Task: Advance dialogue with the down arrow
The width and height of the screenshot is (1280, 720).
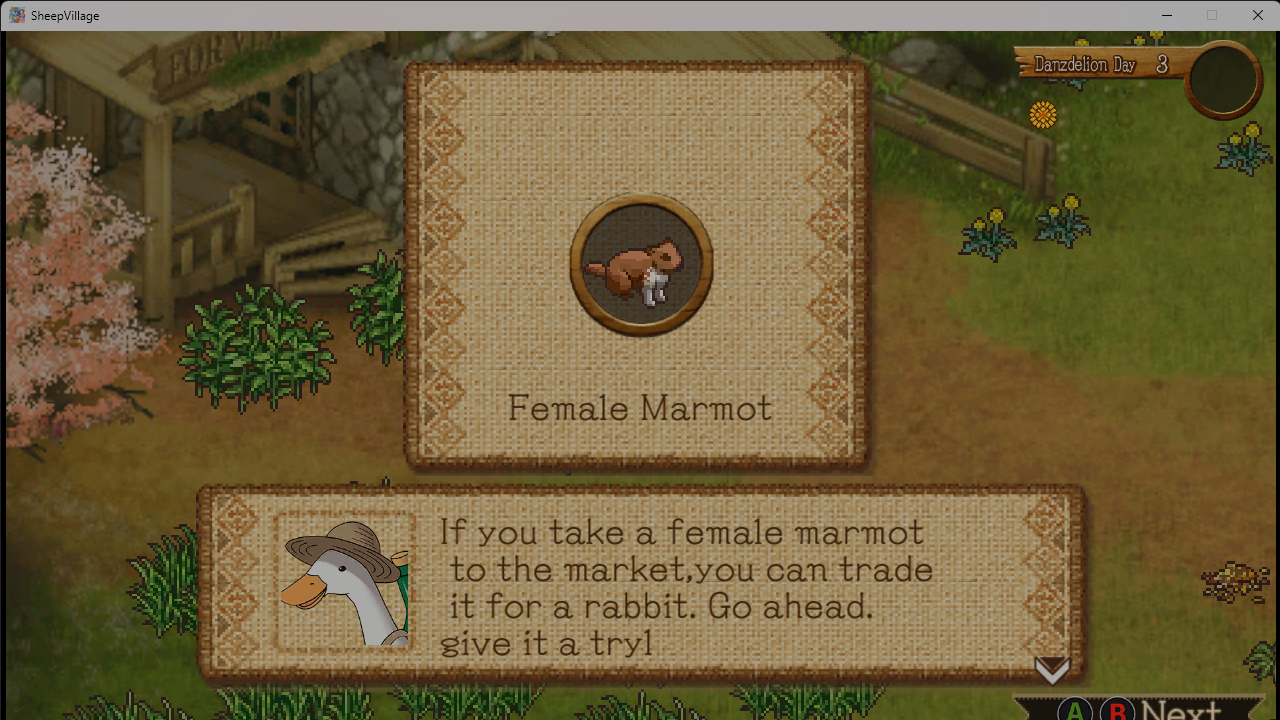Action: pos(1052,670)
